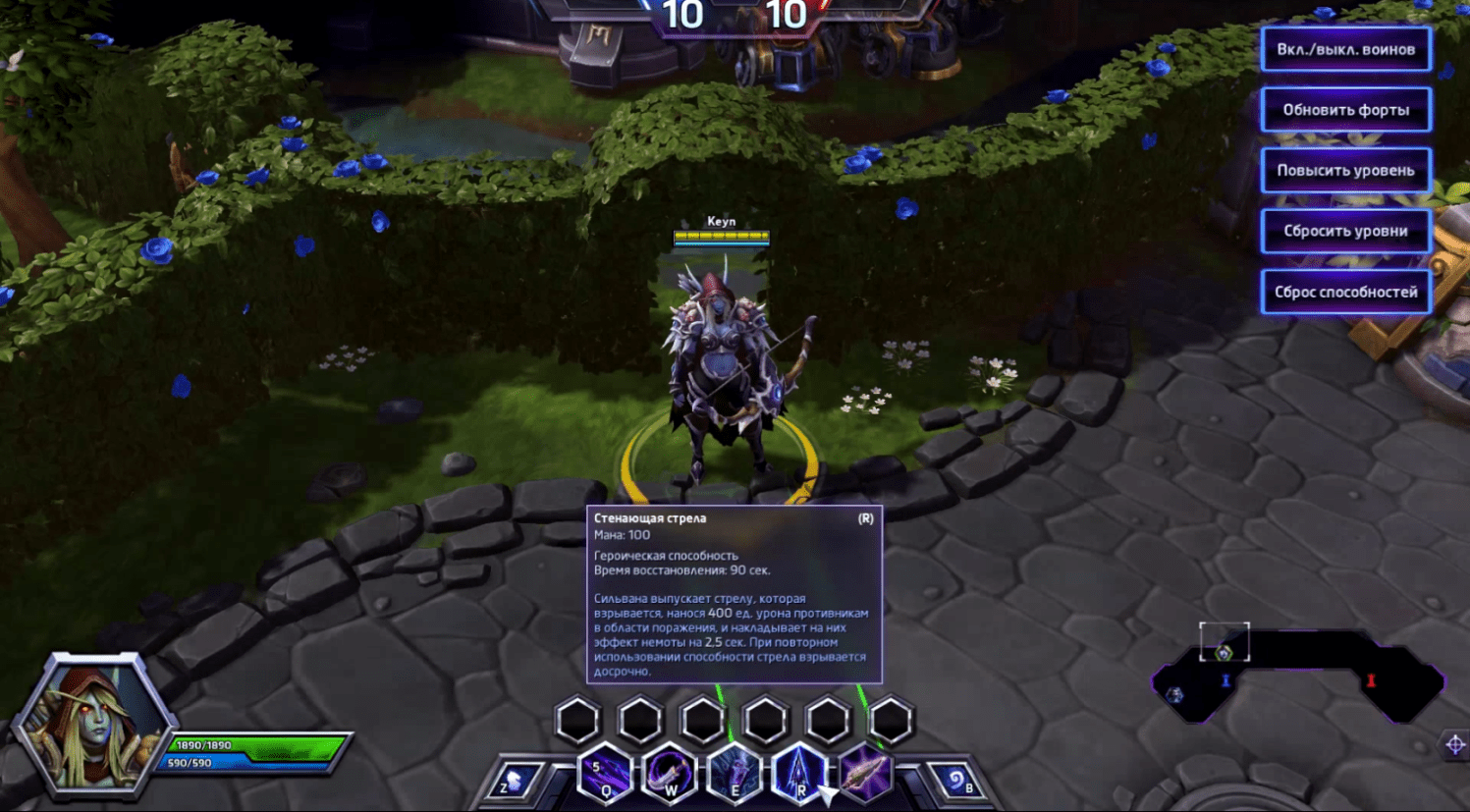This screenshot has height=812, width=1470.
Task: Raise hero level with Повысить уровень
Action: pyautogui.click(x=1345, y=171)
